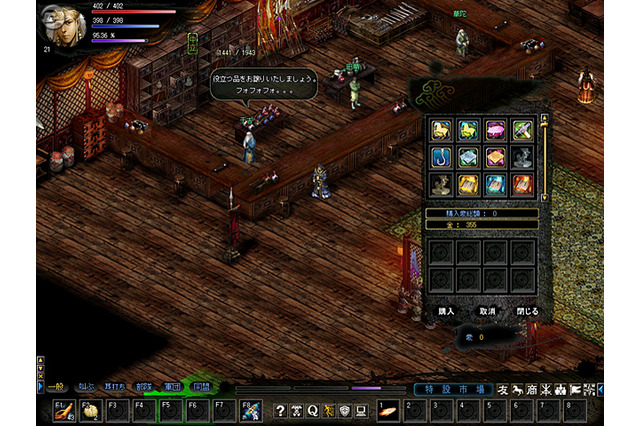Cancel the order with 取消
This screenshot has height=426, width=640.
click(x=487, y=311)
